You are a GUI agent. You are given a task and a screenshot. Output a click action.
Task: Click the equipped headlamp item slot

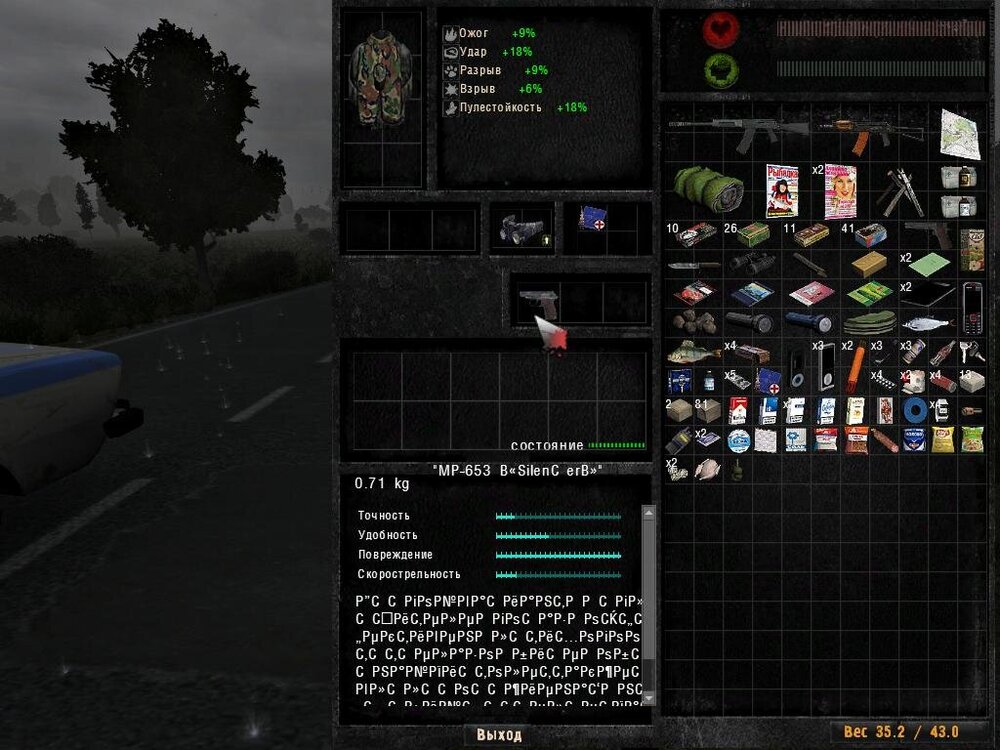tap(519, 229)
